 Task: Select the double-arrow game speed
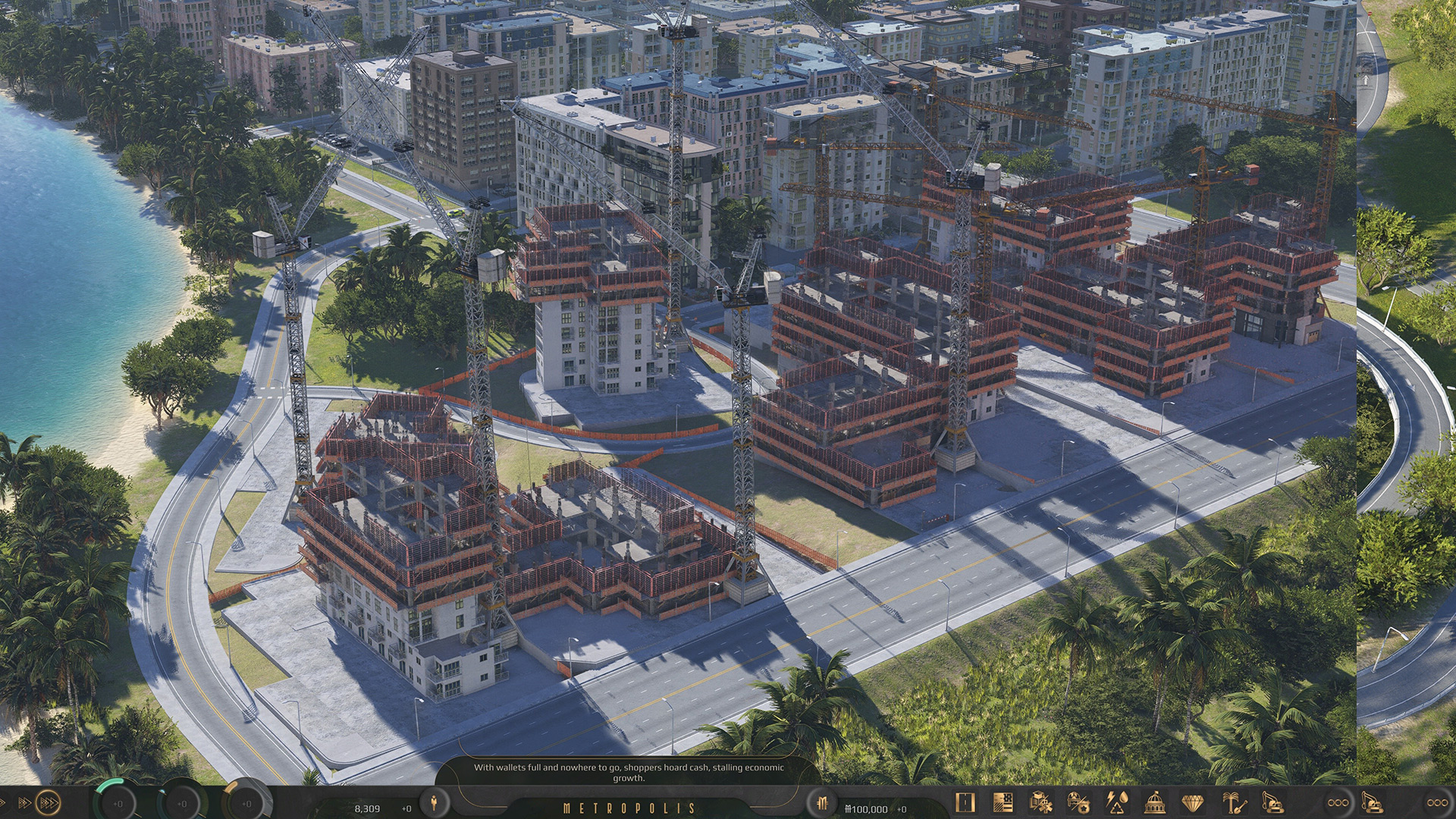point(24,802)
